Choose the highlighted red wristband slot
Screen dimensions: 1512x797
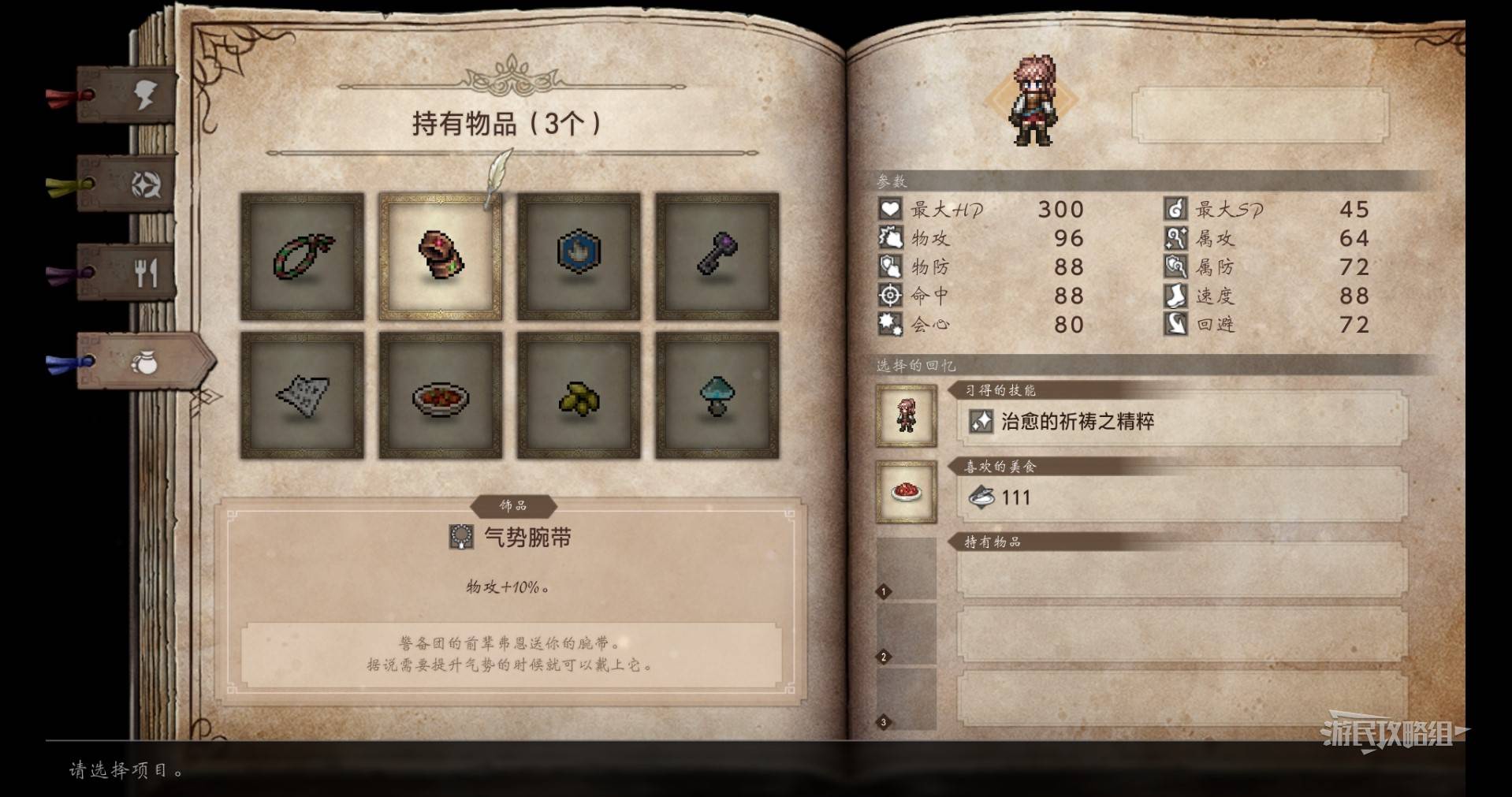440,256
